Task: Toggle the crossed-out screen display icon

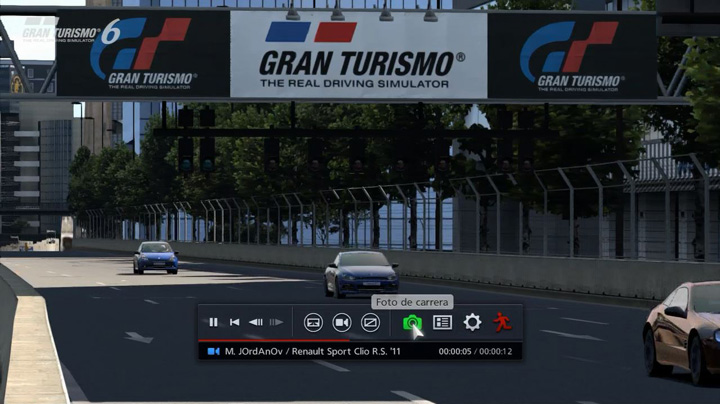Action: [x=370, y=322]
